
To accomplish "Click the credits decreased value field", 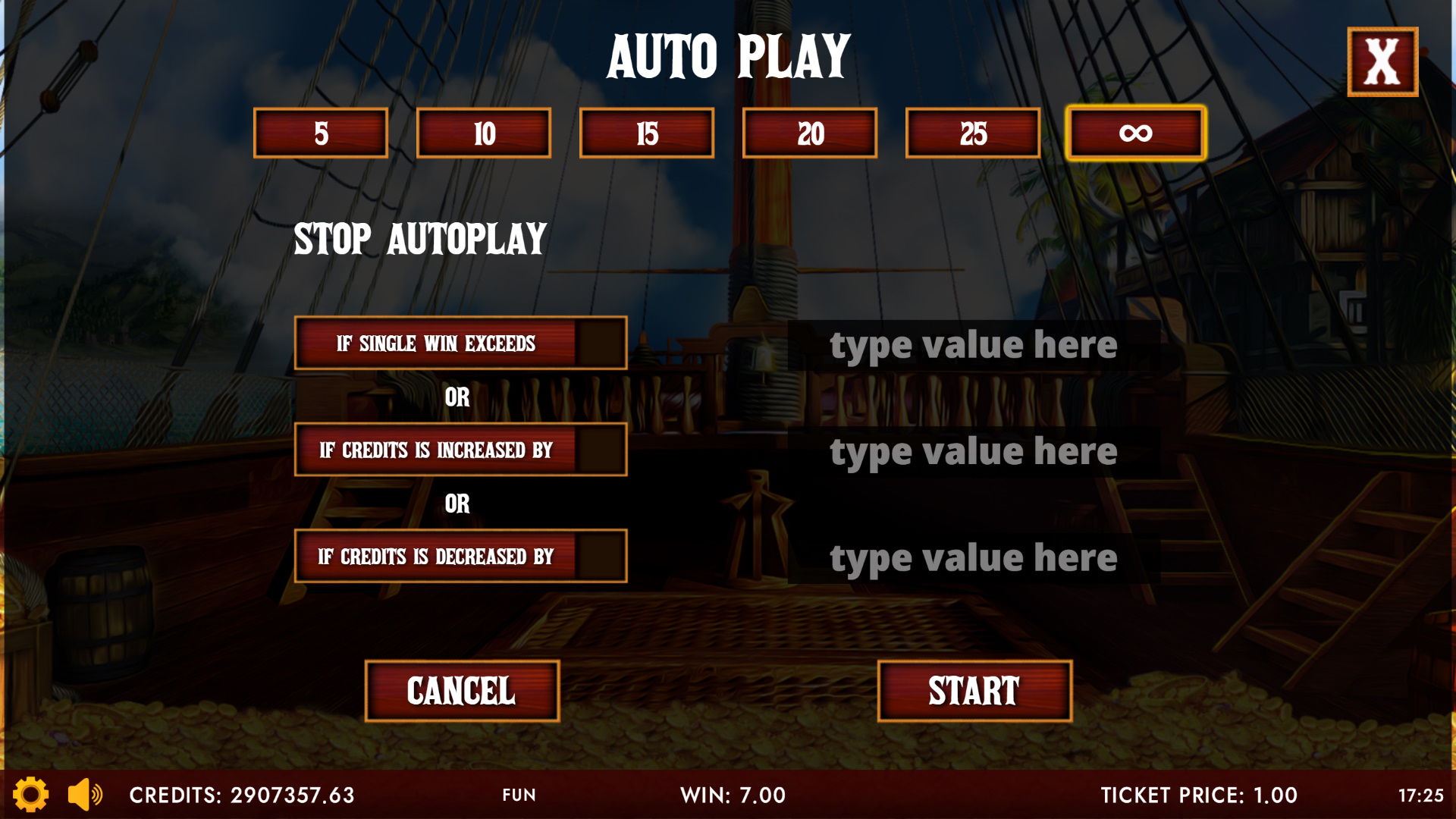I will coord(974,559).
